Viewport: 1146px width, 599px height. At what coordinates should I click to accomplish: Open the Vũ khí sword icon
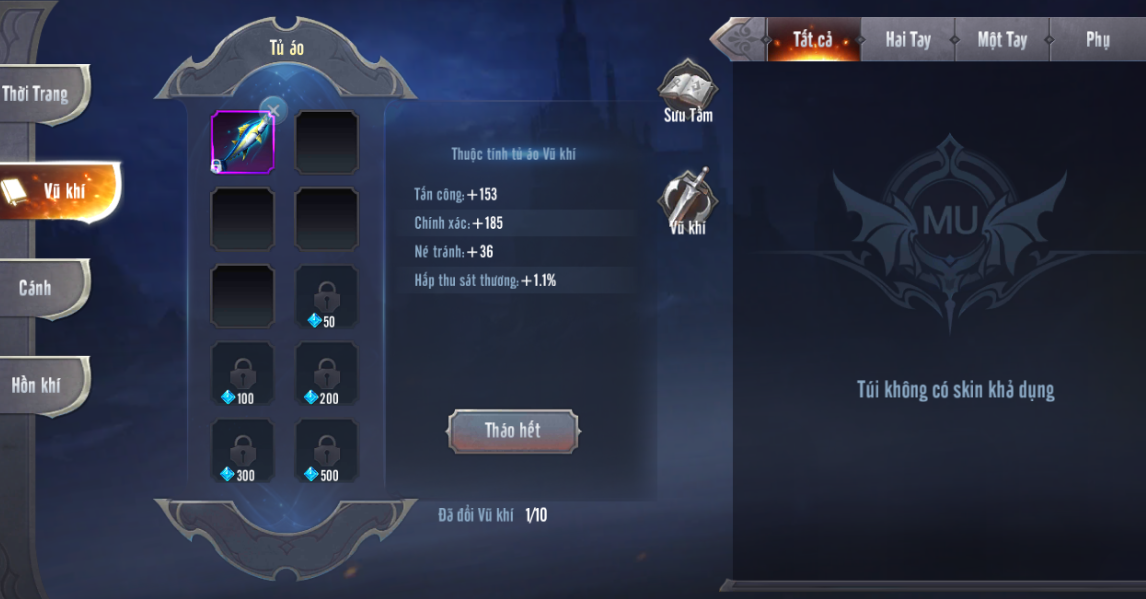coord(687,200)
